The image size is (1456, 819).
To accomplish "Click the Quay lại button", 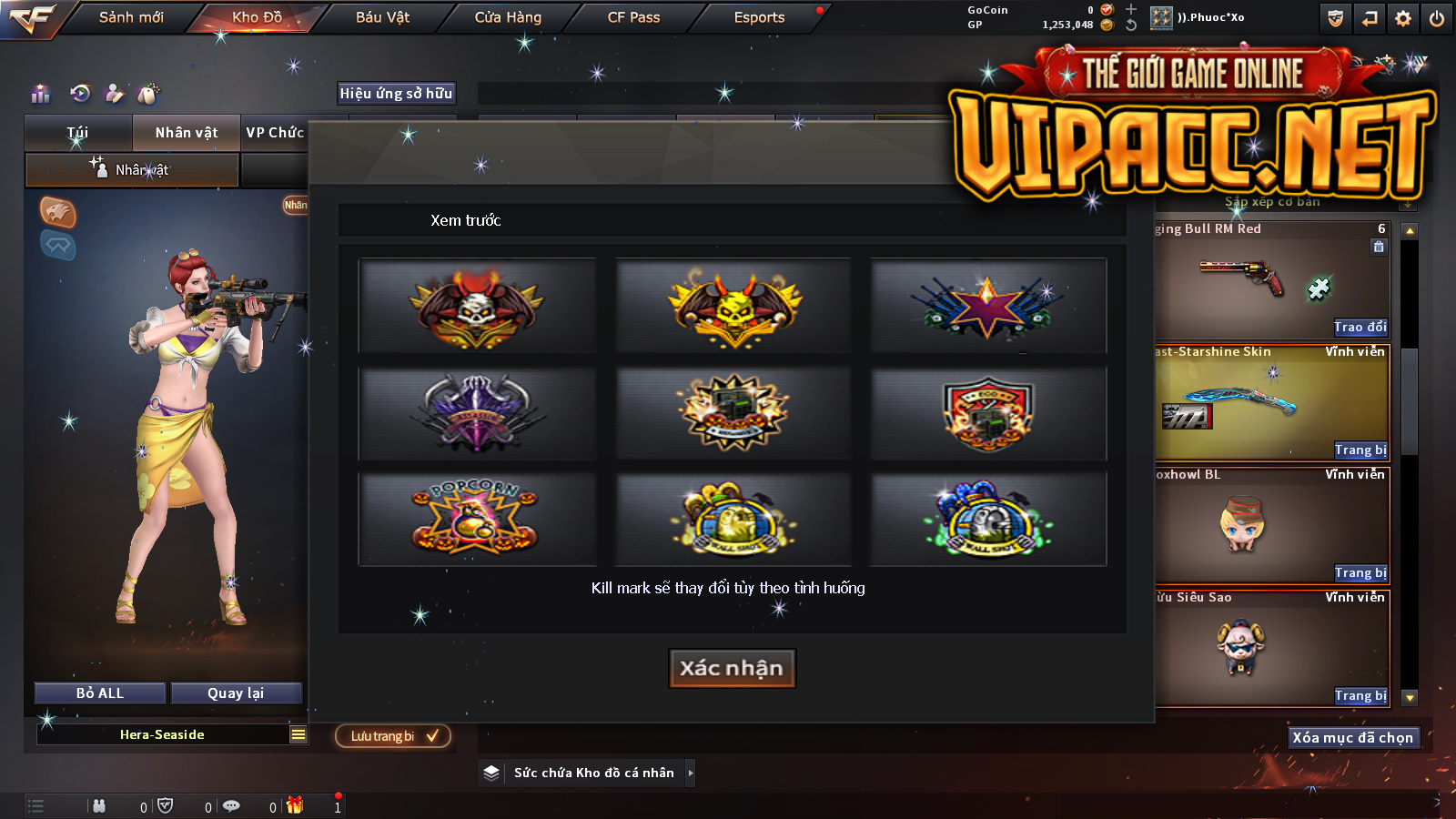I will point(236,693).
